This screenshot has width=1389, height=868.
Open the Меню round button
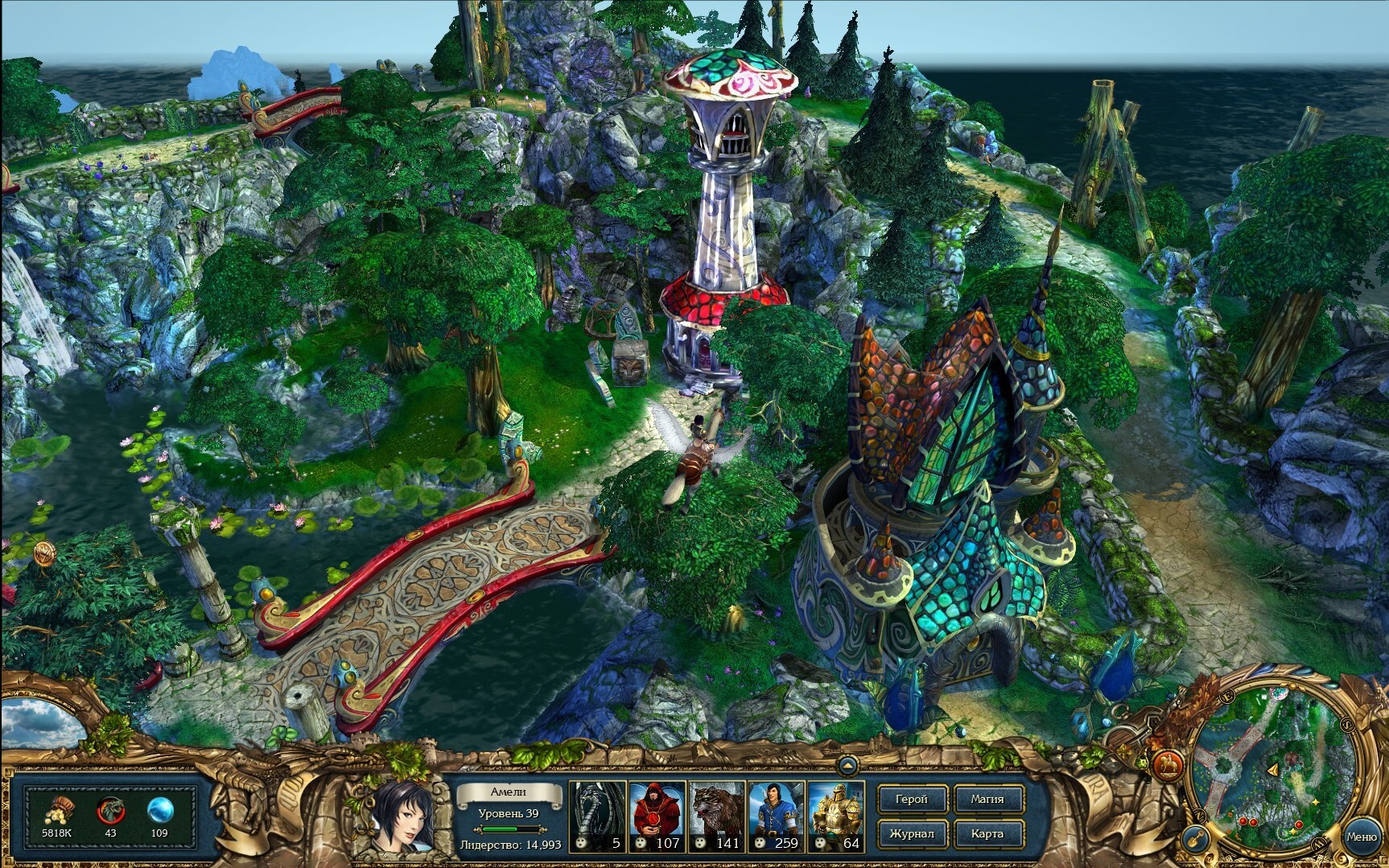1361,837
